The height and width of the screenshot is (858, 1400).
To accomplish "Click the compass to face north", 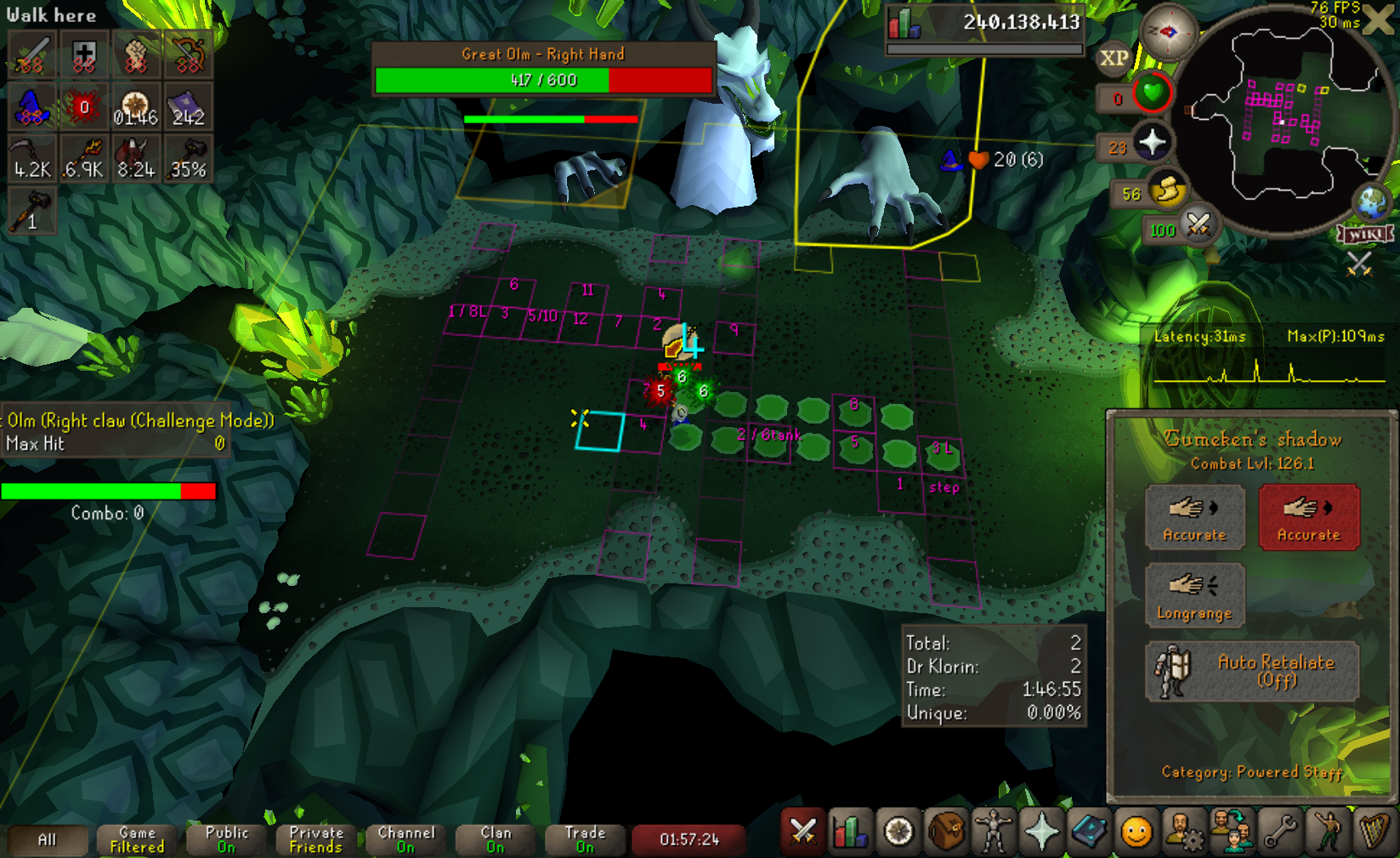I will [x=1168, y=32].
